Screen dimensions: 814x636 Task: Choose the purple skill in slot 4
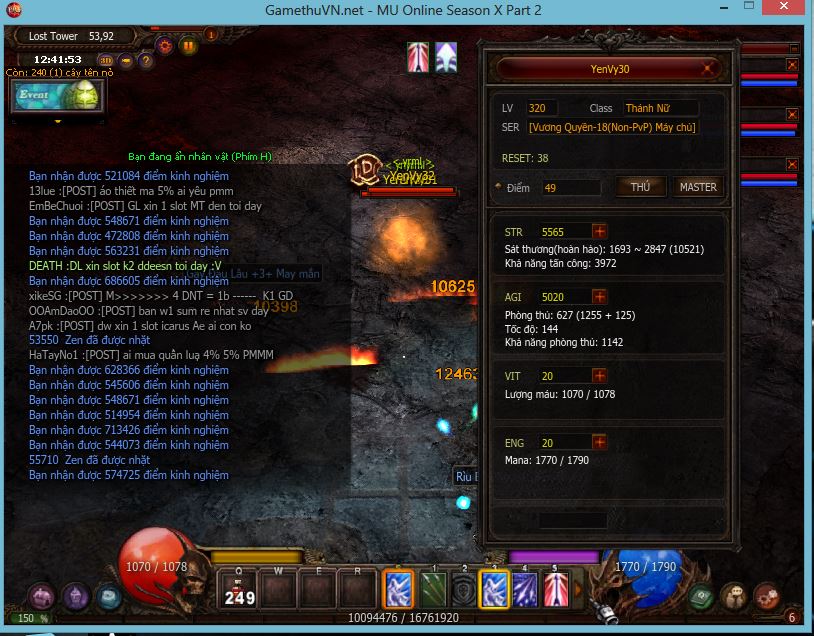tap(525, 588)
